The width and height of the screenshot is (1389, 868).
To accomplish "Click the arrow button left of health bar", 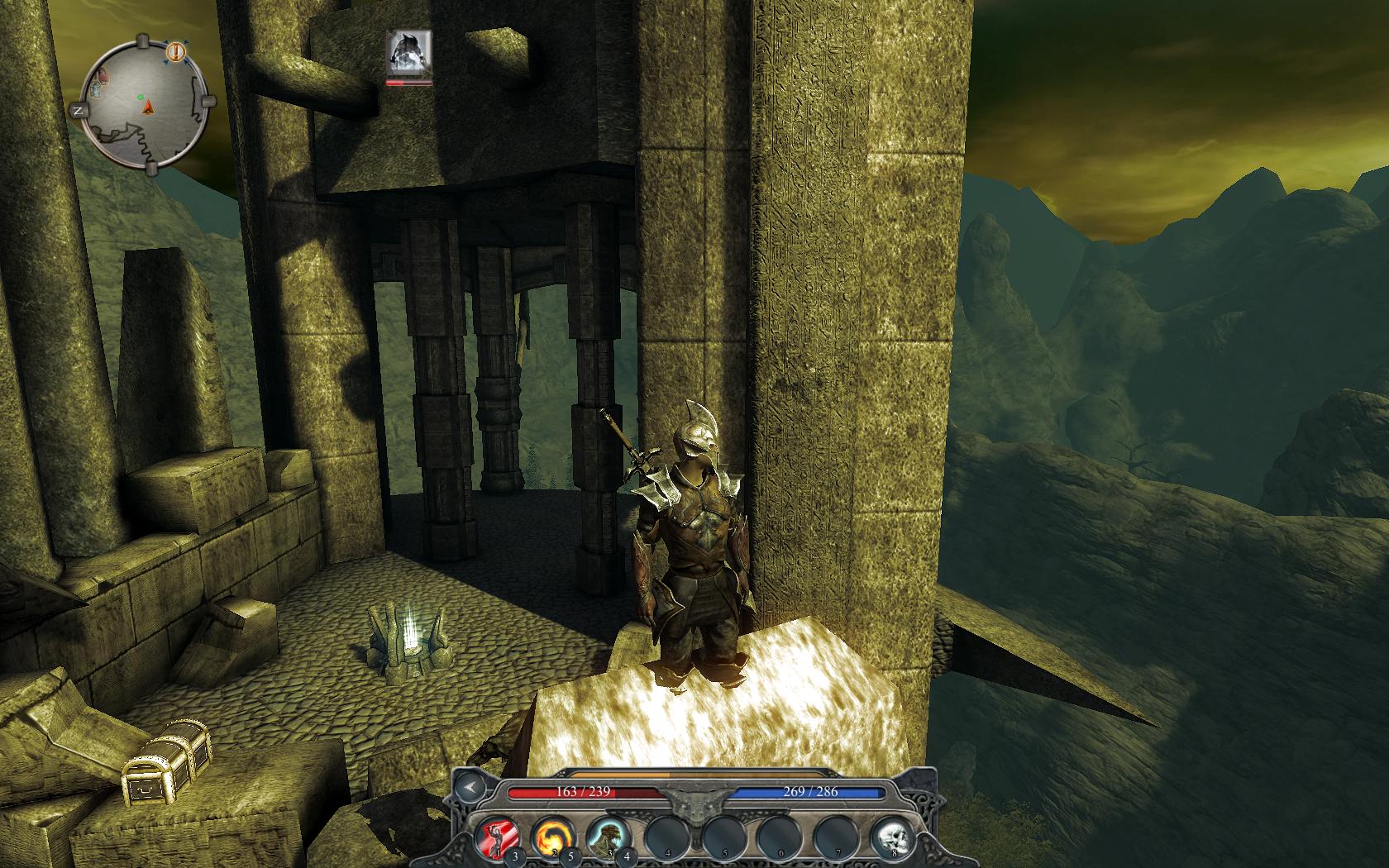I will pyautogui.click(x=472, y=788).
